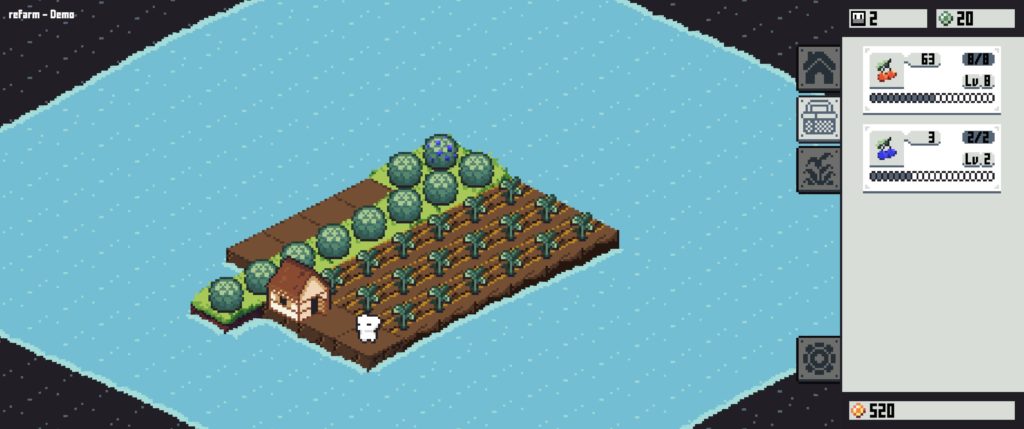The width and height of the screenshot is (1024, 429).
Task: Open the plants tab
Action: [x=818, y=168]
